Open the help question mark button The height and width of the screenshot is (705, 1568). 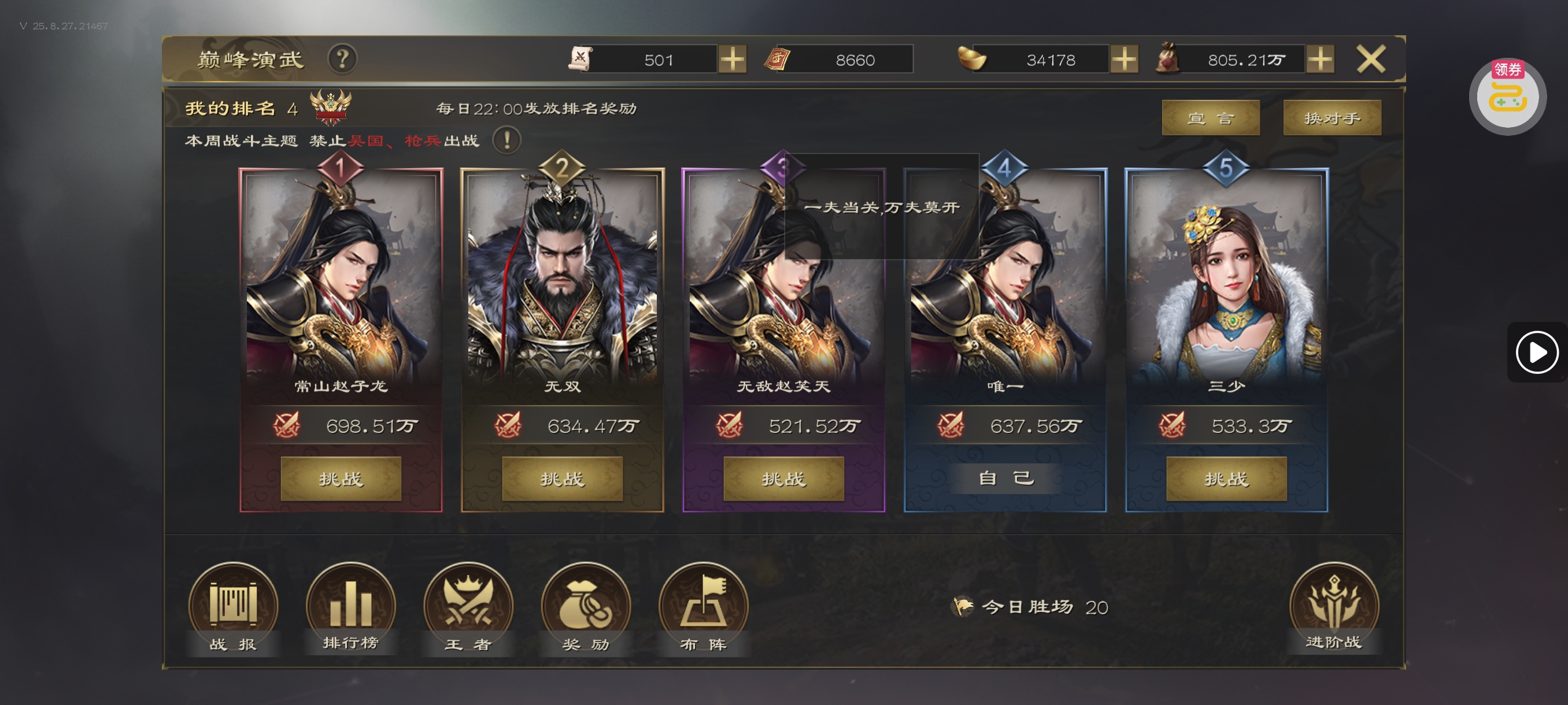(342, 60)
